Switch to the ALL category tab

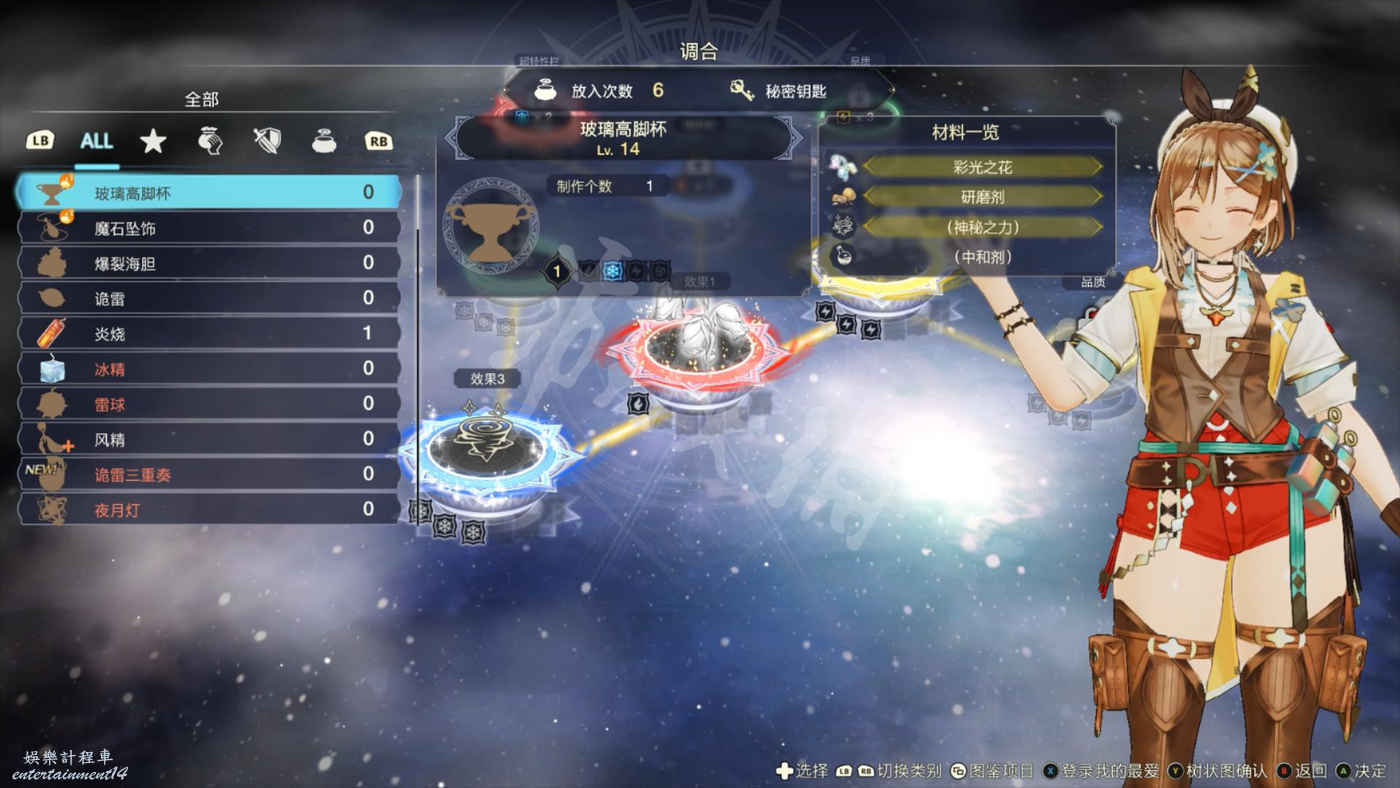point(96,141)
